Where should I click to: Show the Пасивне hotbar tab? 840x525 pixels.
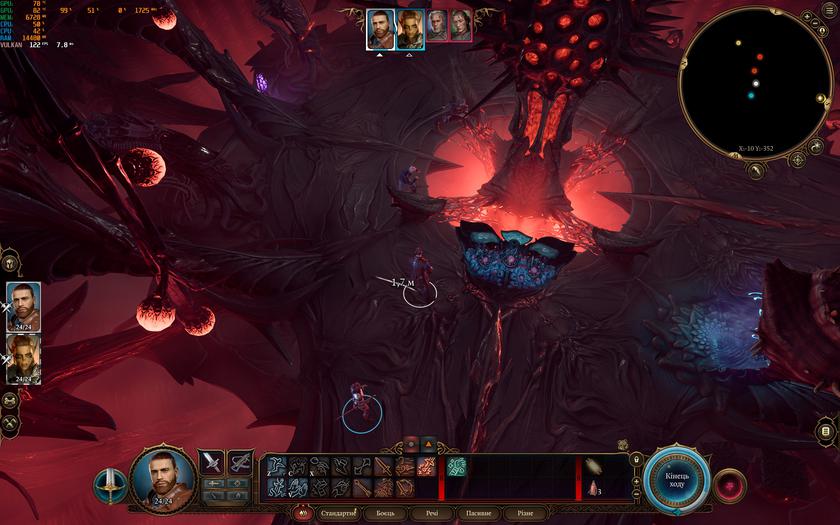click(x=478, y=513)
